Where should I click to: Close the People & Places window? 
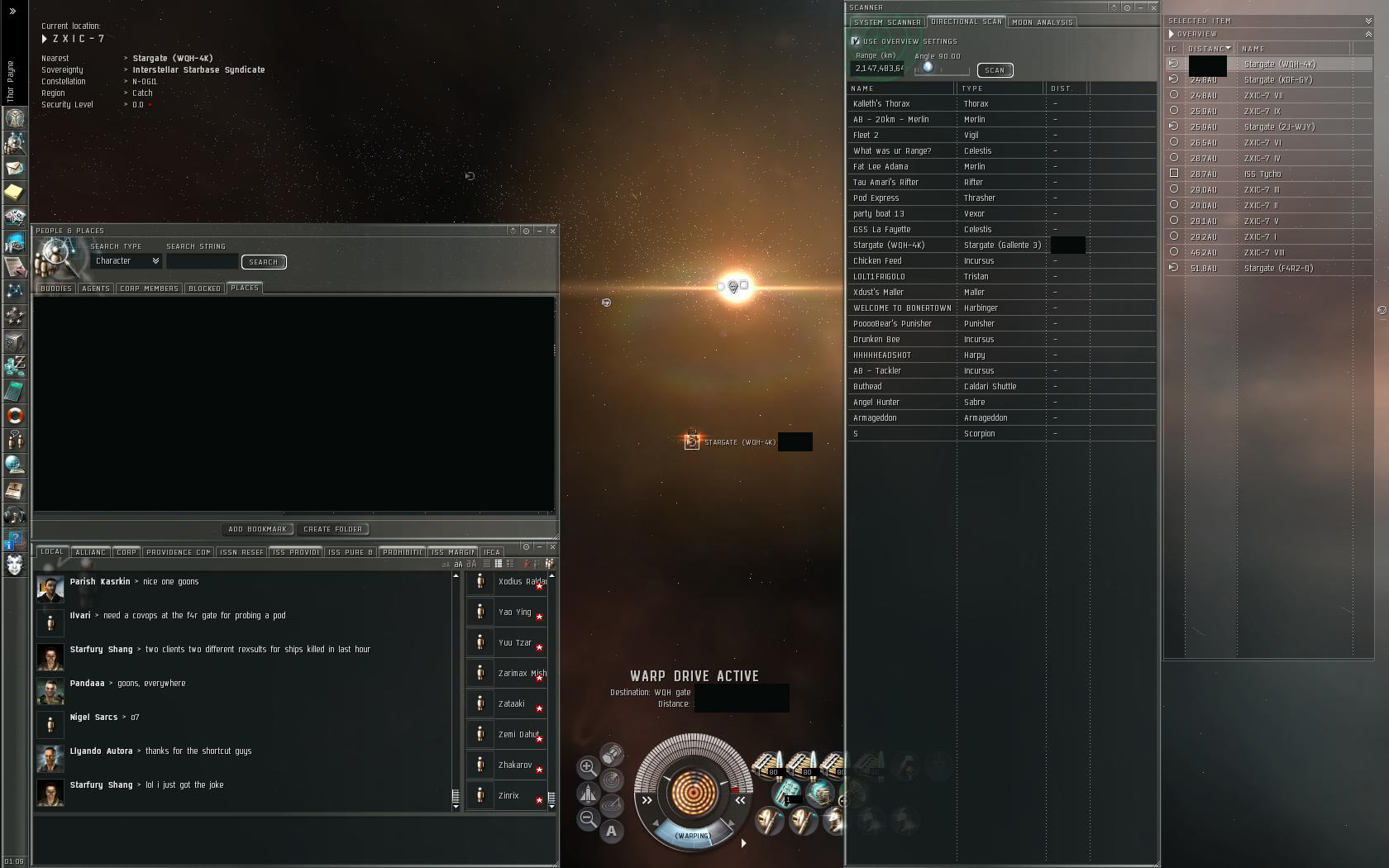point(552,231)
